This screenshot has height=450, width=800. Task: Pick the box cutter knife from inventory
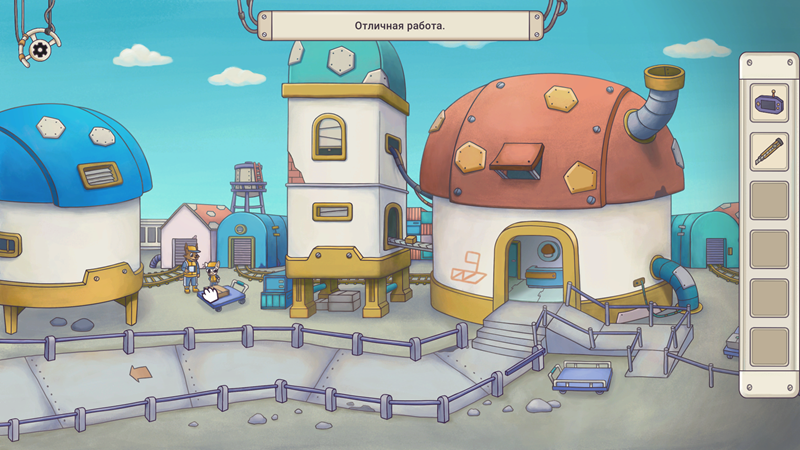coord(769,152)
